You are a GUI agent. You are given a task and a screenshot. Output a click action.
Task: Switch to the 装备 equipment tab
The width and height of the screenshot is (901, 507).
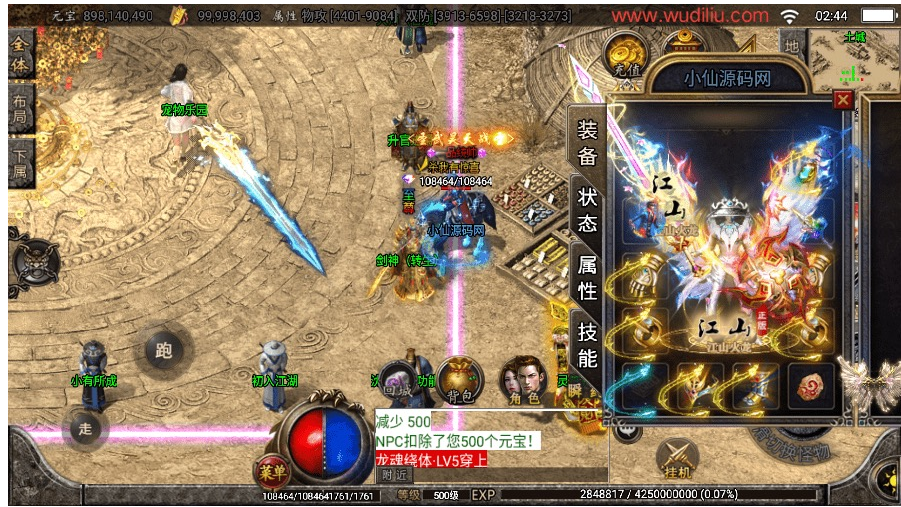pos(588,143)
